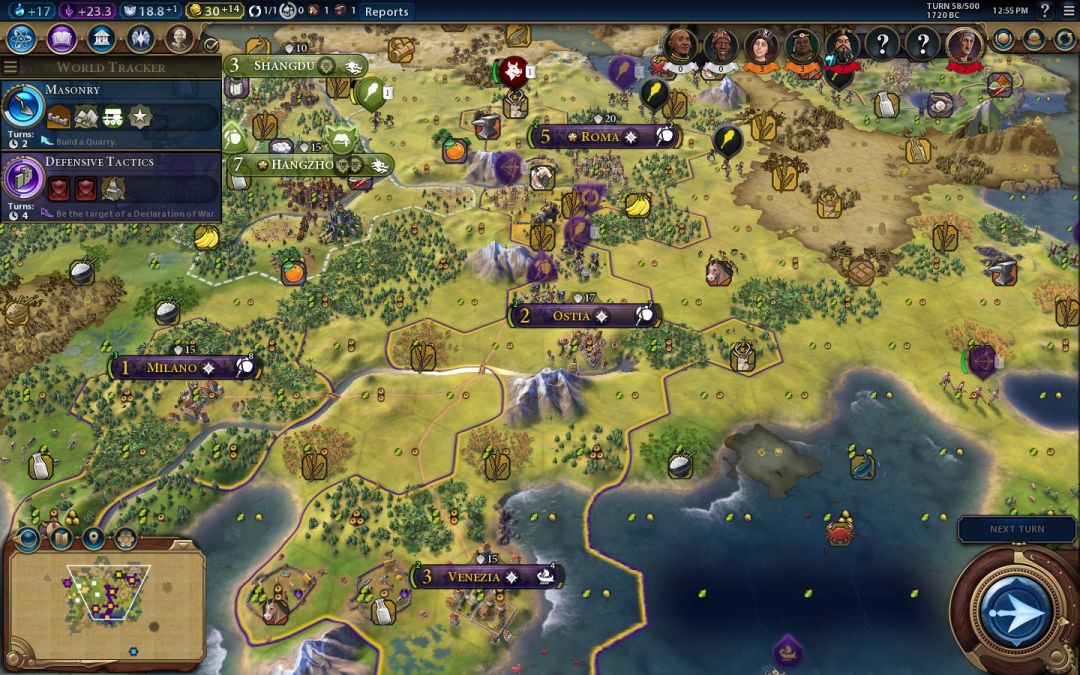Open the map pin tool
This screenshot has width=1080, height=675.
93,539
